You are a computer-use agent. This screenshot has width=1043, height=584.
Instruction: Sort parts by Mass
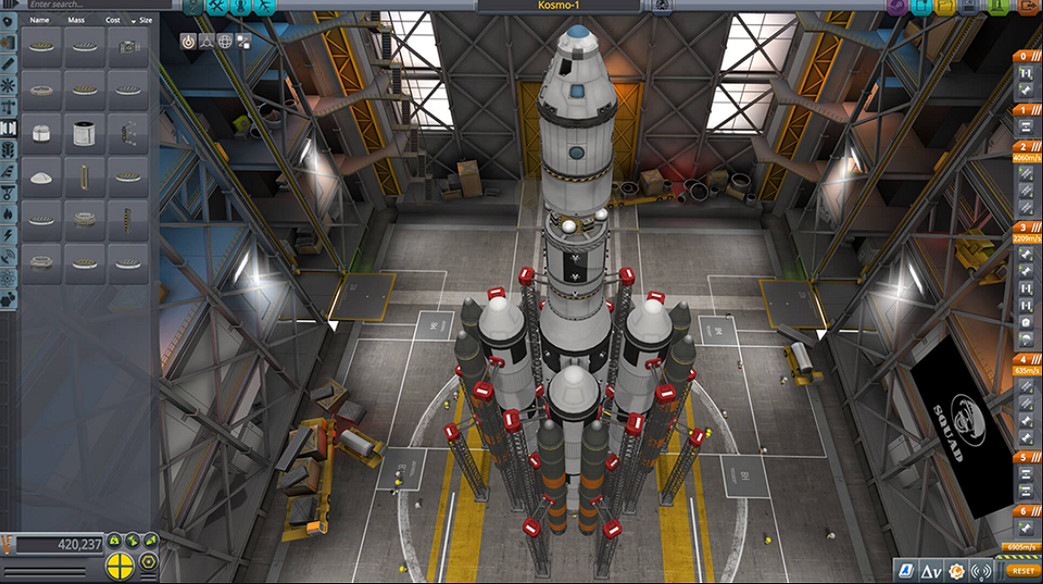[x=76, y=20]
